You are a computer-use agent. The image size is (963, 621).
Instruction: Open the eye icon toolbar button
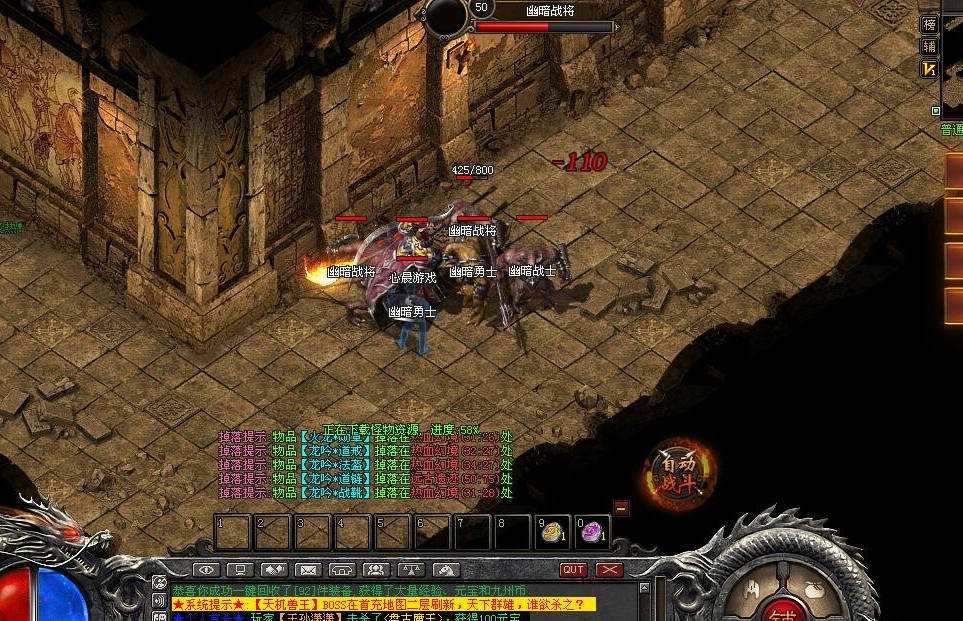(x=205, y=570)
